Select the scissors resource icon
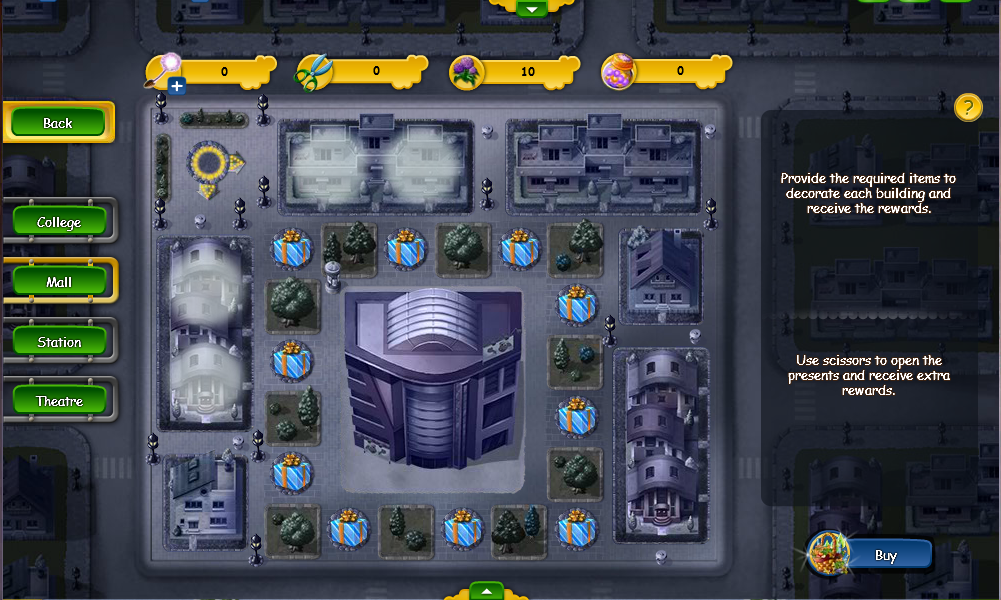The image size is (1001, 600). point(314,72)
